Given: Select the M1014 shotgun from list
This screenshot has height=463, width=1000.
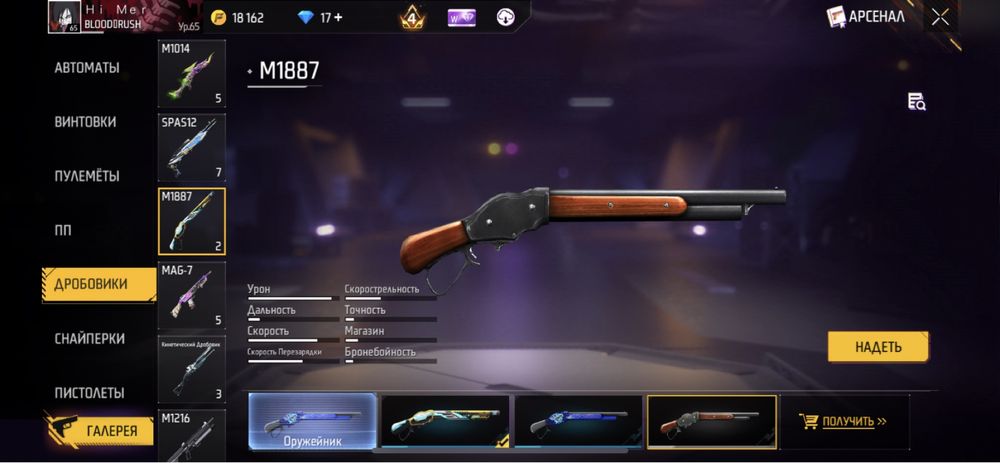Looking at the screenshot, I should 192,73.
